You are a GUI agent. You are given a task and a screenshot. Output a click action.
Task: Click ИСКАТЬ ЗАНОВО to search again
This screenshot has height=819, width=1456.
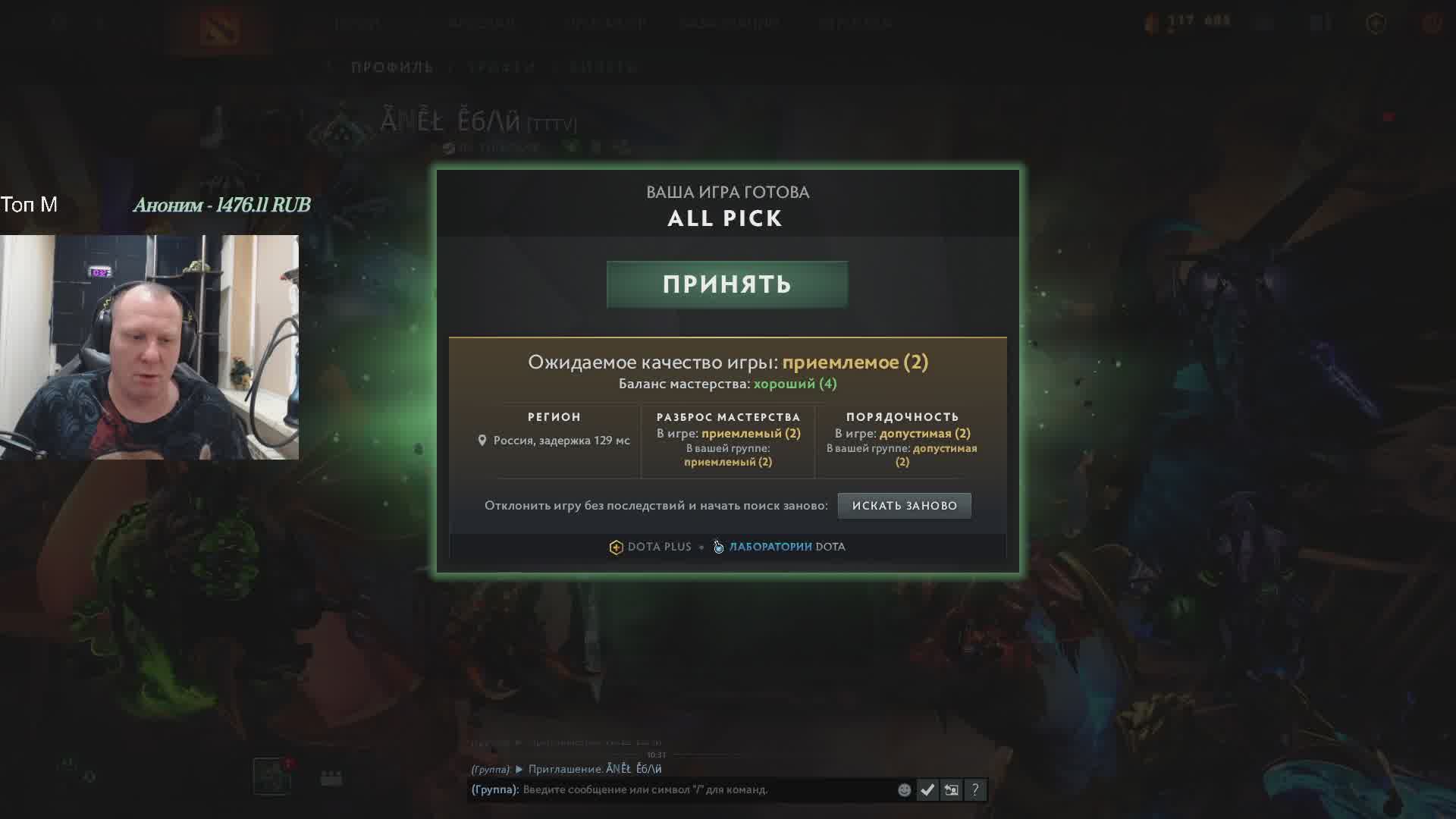point(904,506)
